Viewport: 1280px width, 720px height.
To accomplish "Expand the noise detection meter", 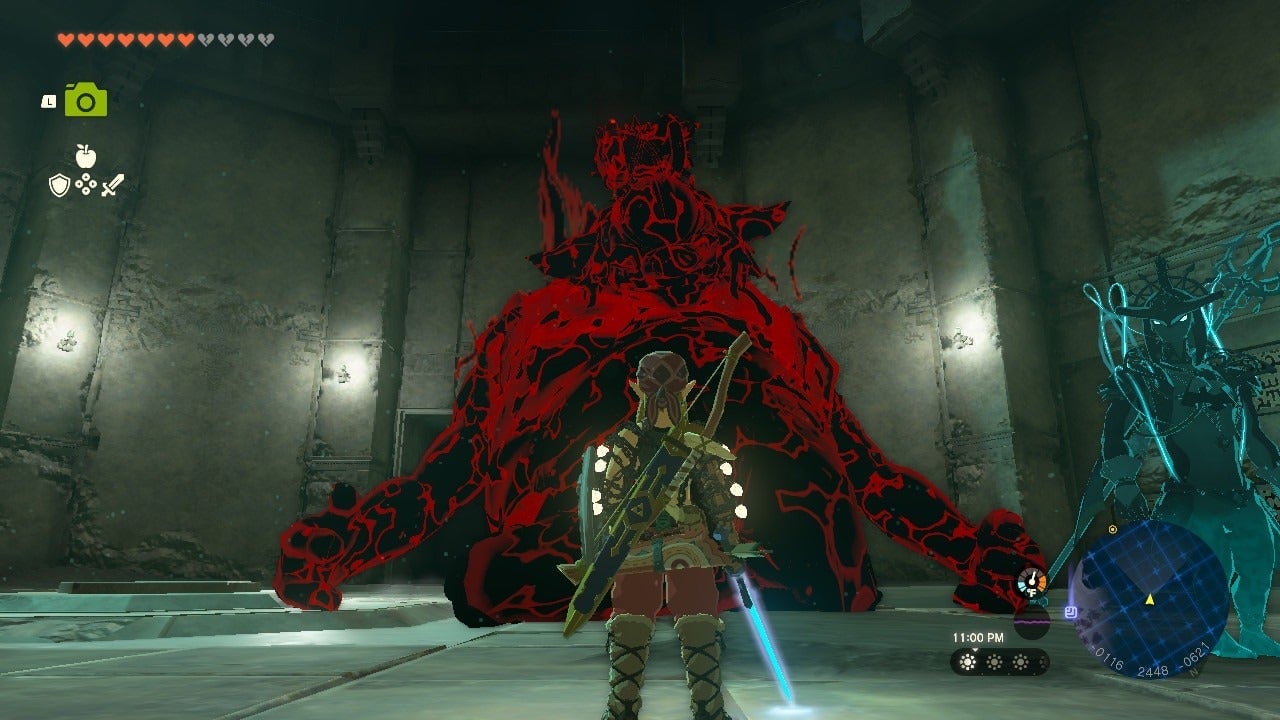I will [1032, 624].
